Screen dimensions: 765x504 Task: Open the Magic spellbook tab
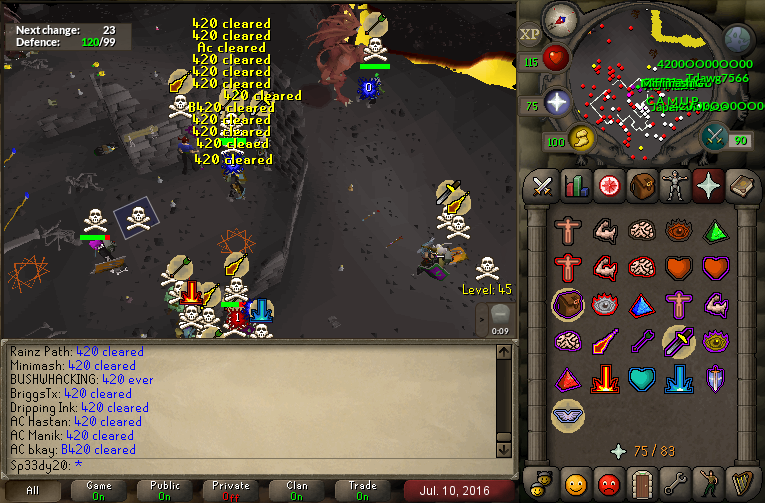[741, 186]
